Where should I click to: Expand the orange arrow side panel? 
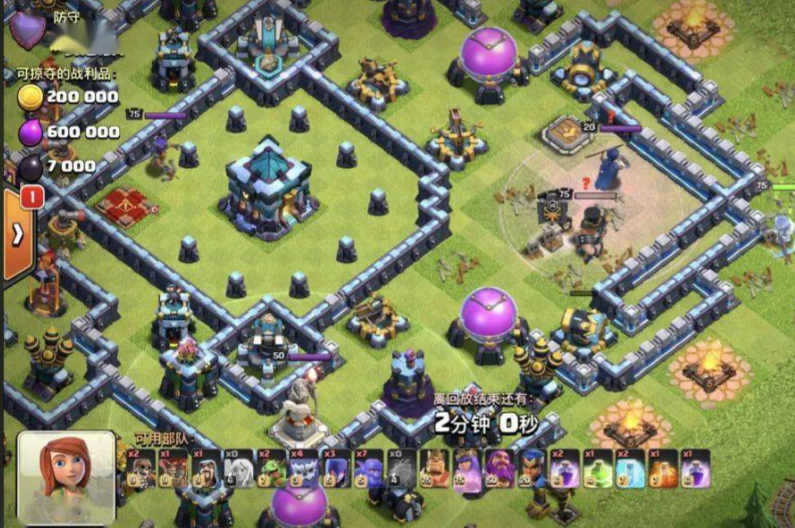tap(18, 235)
